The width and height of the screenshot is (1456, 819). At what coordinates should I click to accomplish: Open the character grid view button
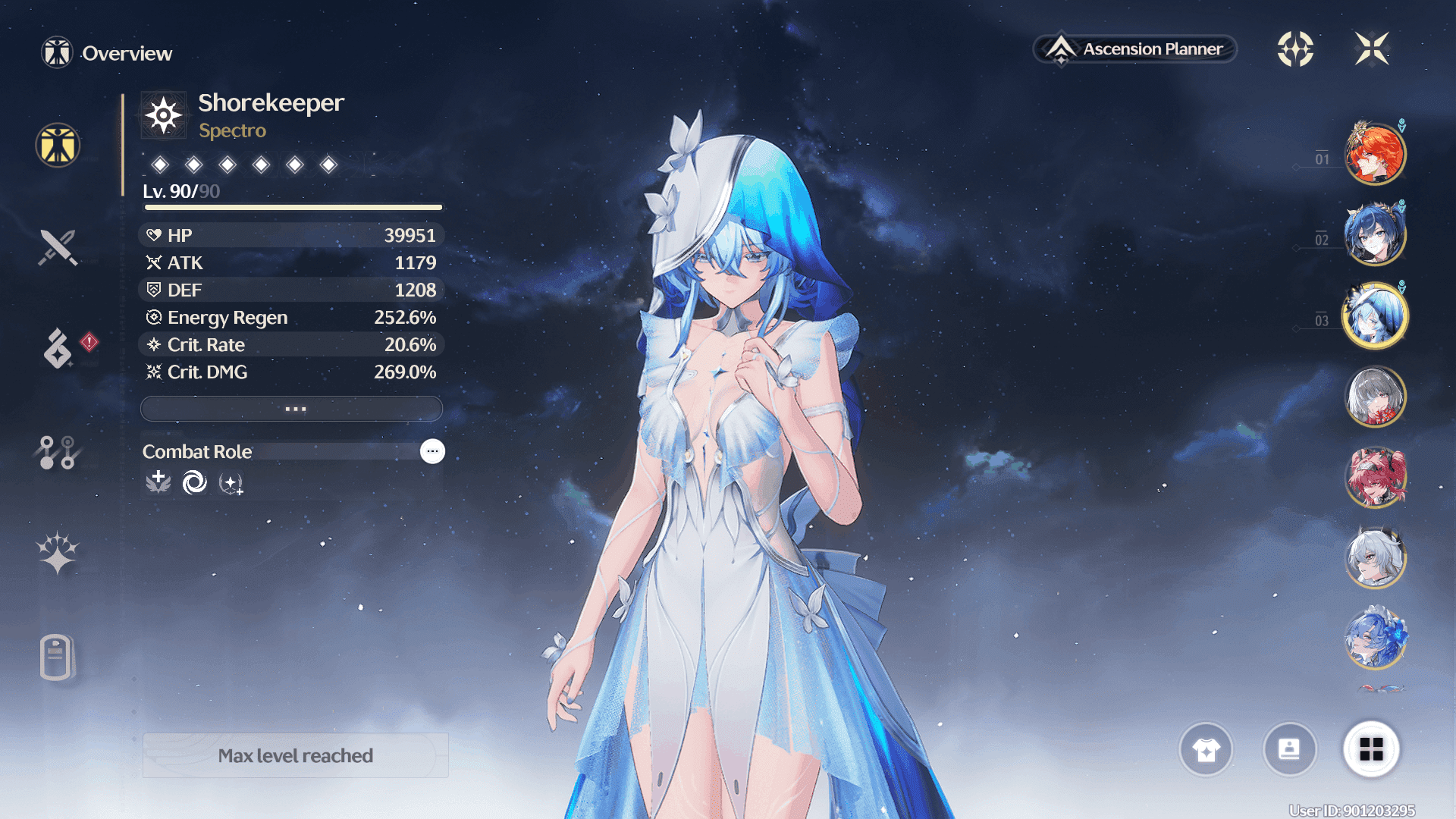tap(1371, 749)
